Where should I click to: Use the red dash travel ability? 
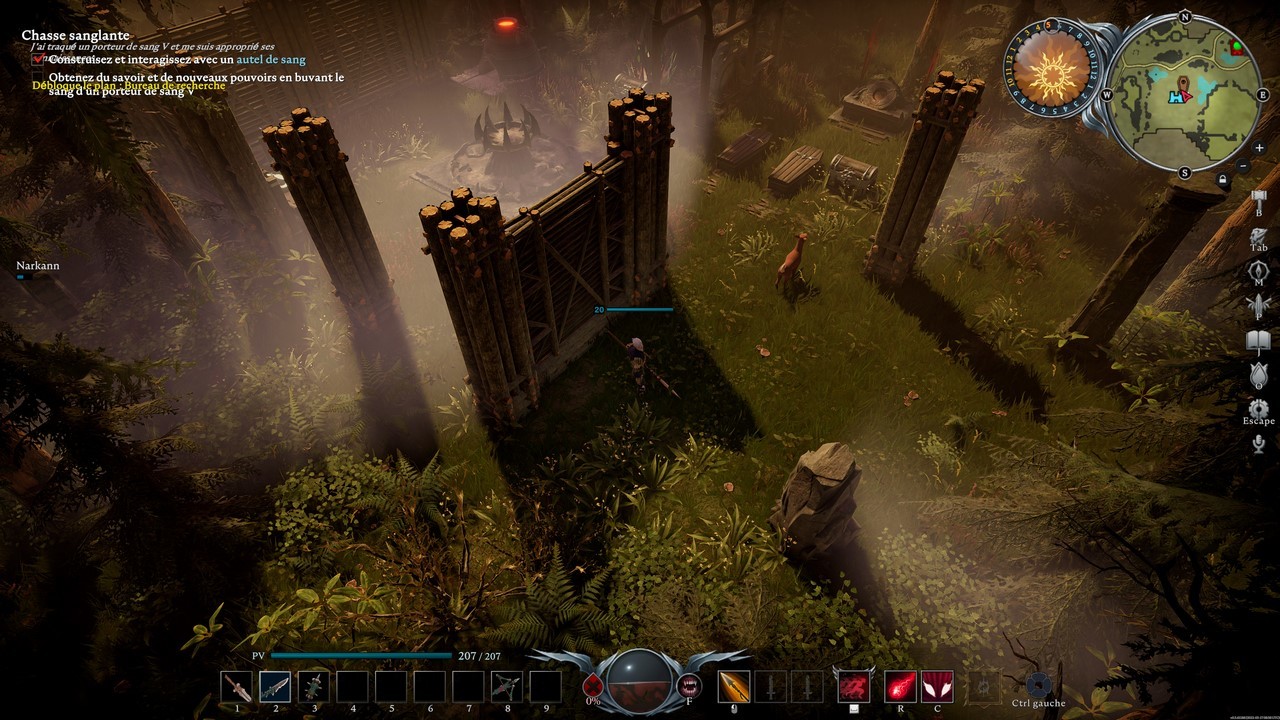click(x=853, y=686)
